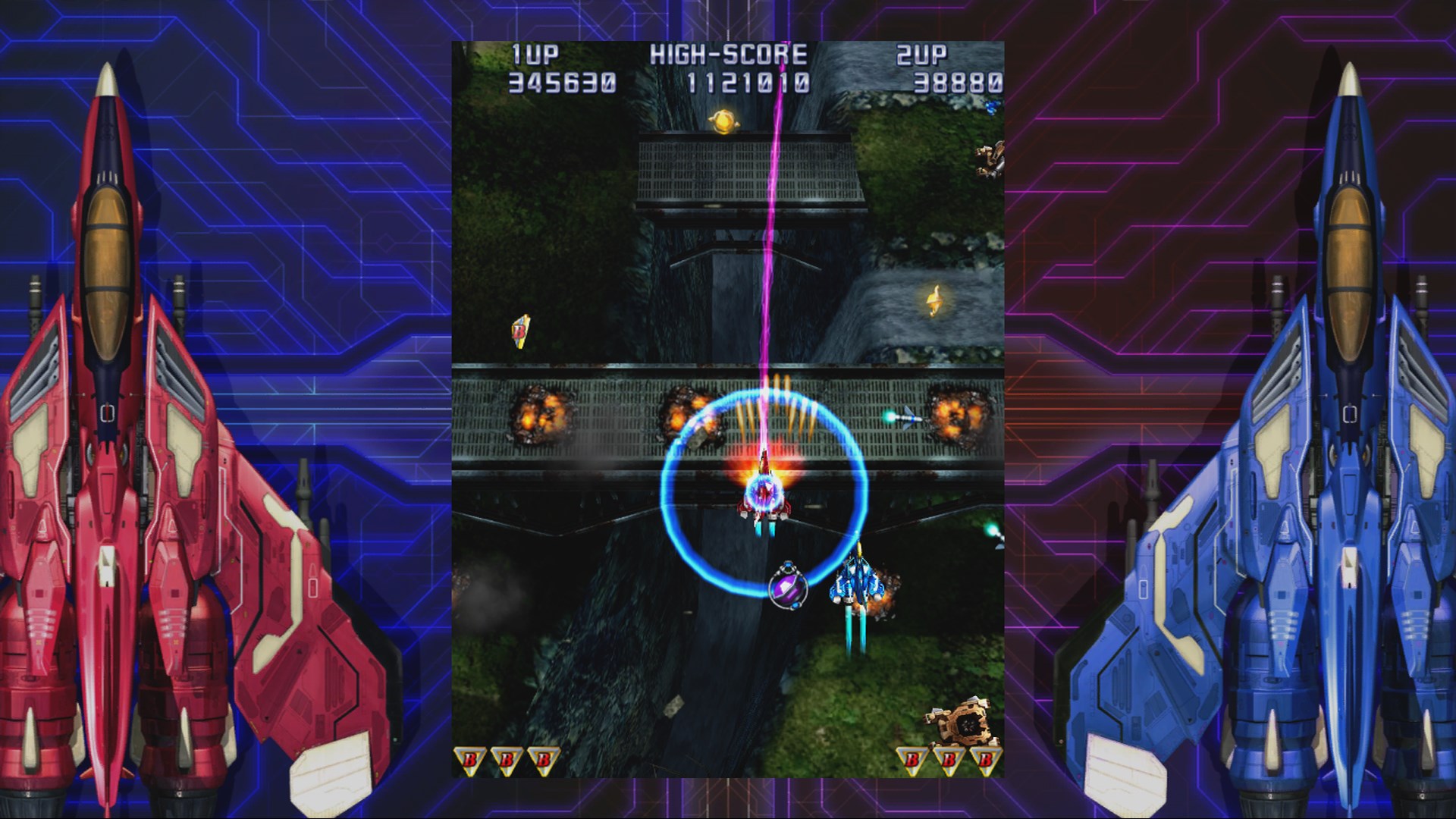Click the blue Raiden ship on the right border
Image resolution: width=1456 pixels, height=819 pixels.
(1350, 417)
